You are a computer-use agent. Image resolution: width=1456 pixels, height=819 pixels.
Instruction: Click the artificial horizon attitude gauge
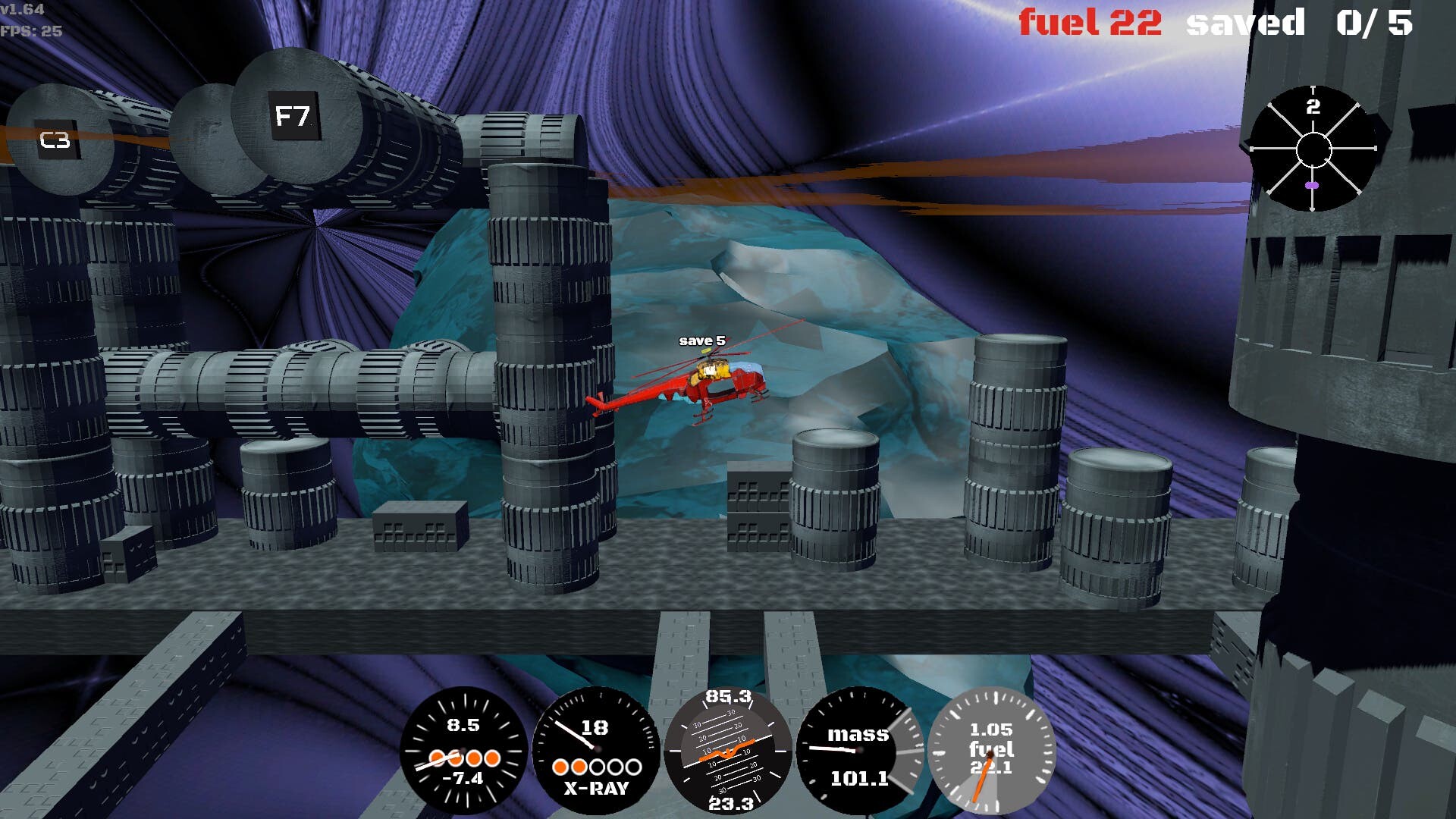click(728, 751)
